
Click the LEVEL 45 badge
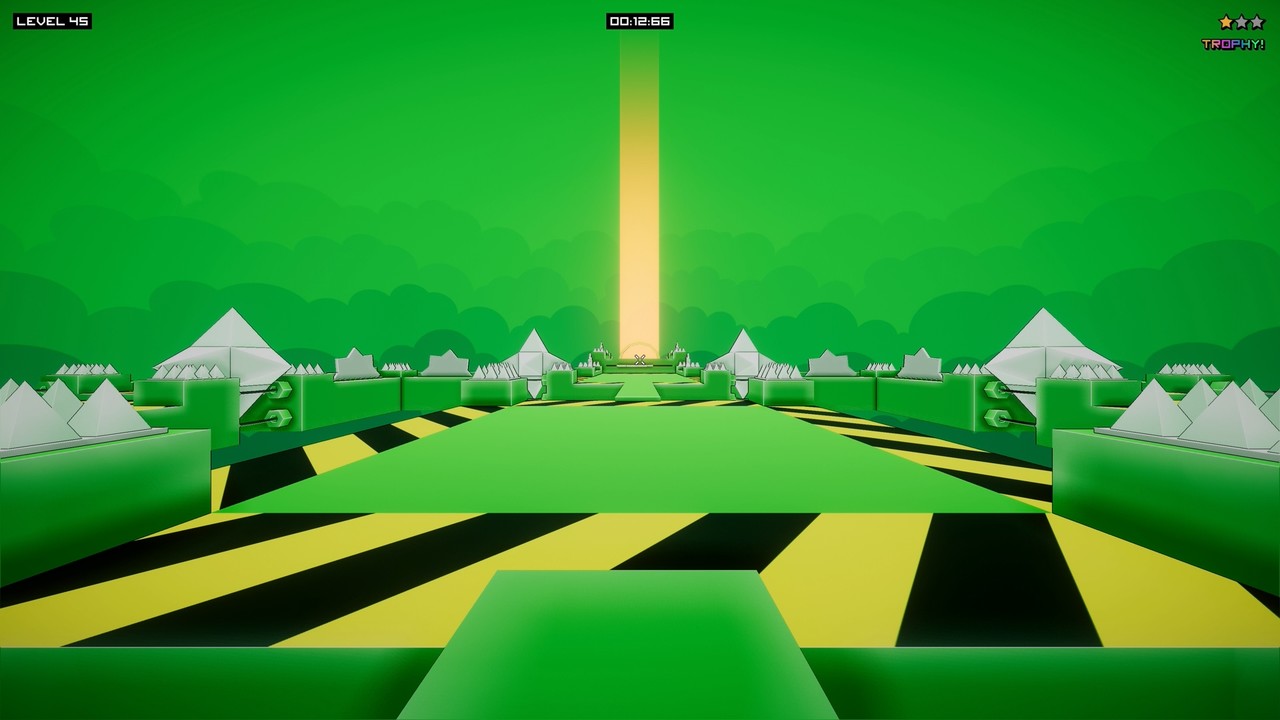pyautogui.click(x=50, y=18)
